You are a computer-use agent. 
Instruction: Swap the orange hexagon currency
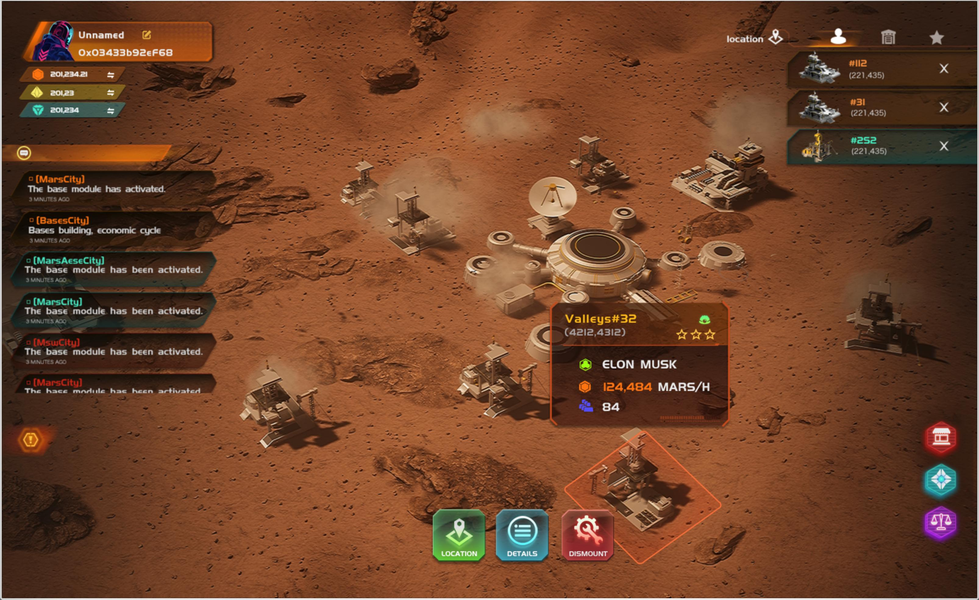click(x=111, y=75)
